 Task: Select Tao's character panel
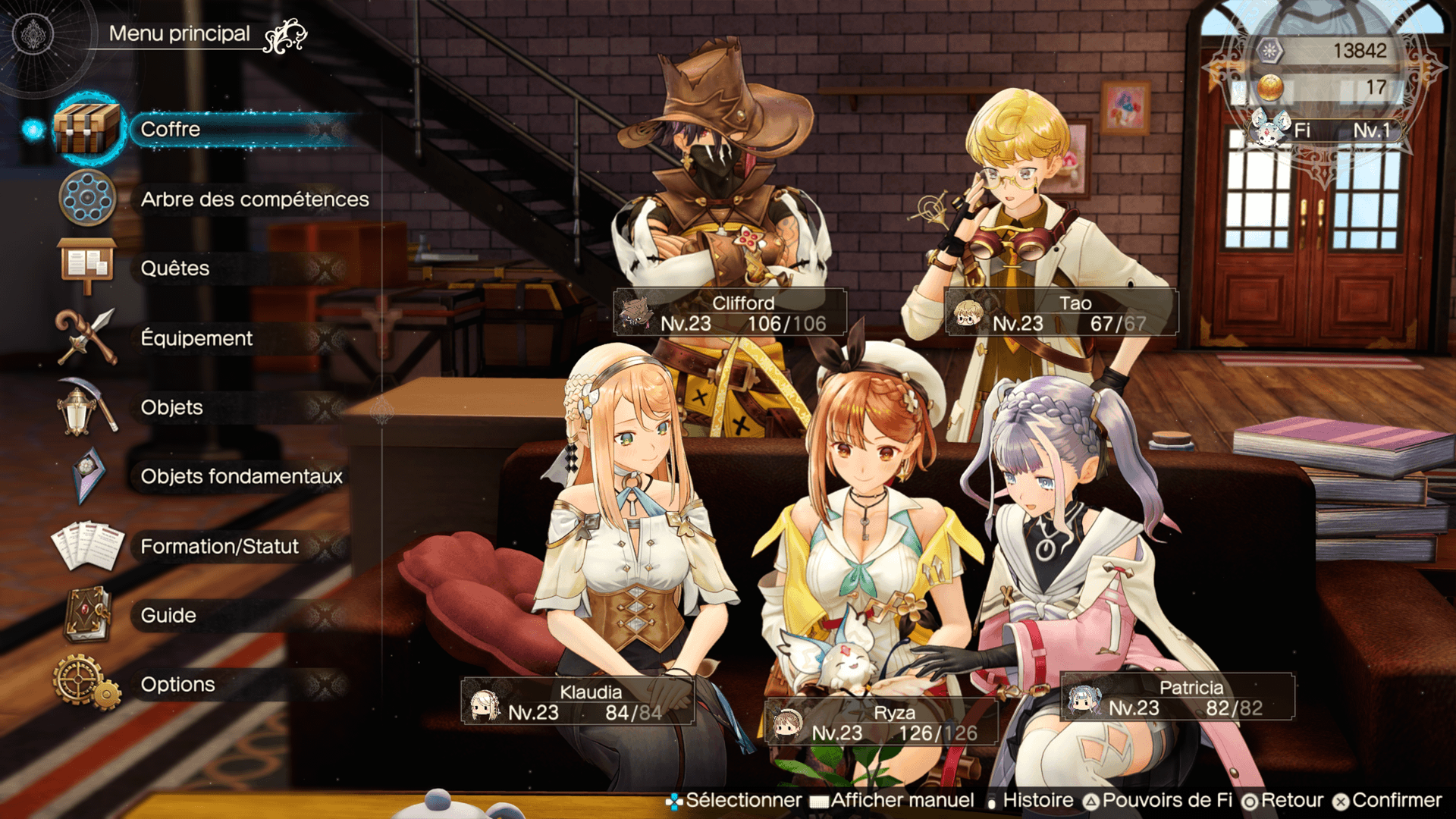(x=1061, y=312)
